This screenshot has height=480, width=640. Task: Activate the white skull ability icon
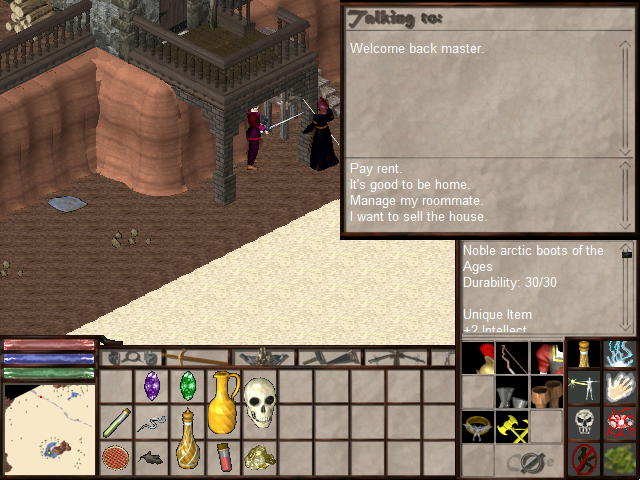(585, 422)
